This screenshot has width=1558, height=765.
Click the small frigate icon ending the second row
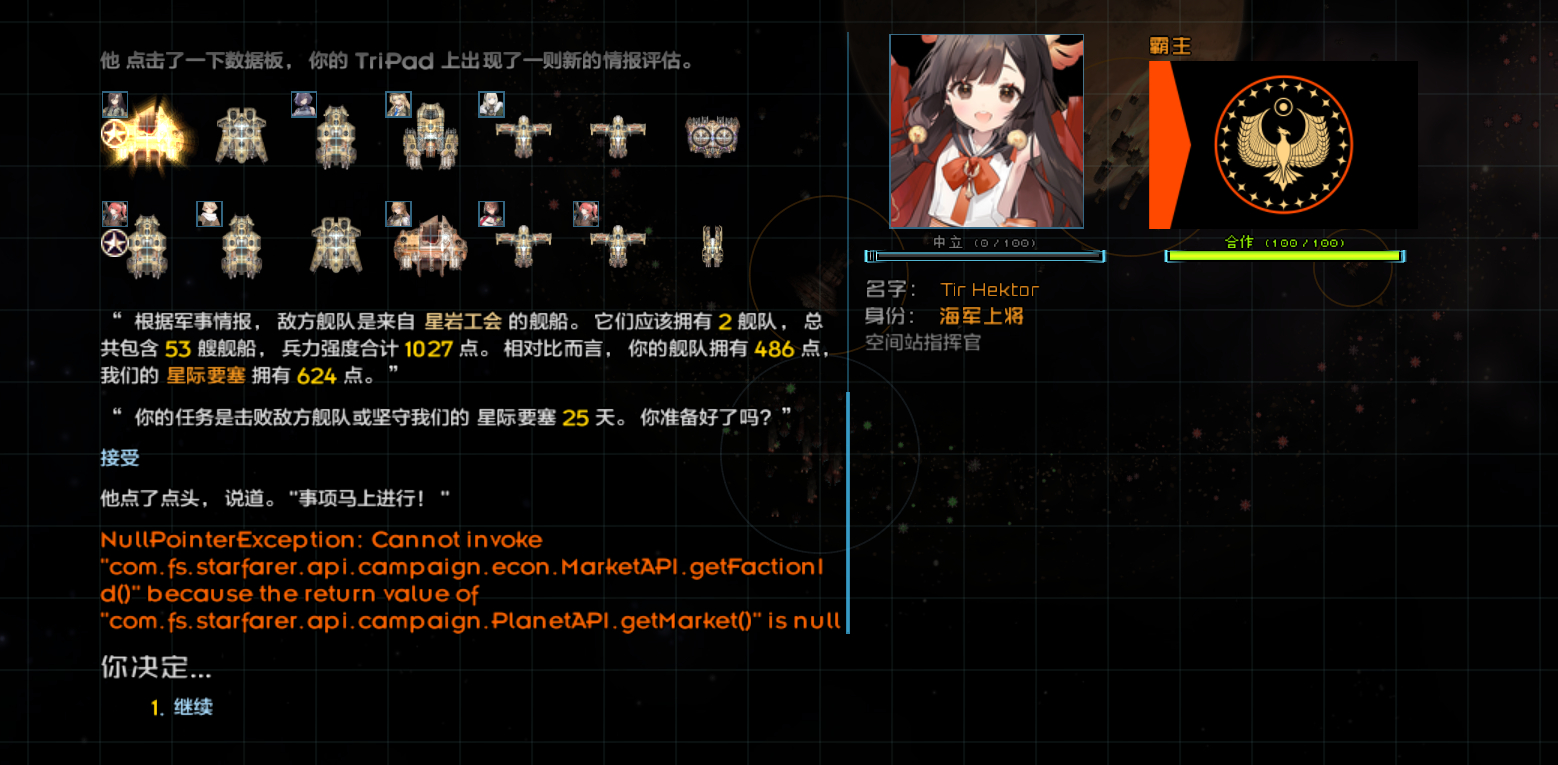tap(712, 242)
